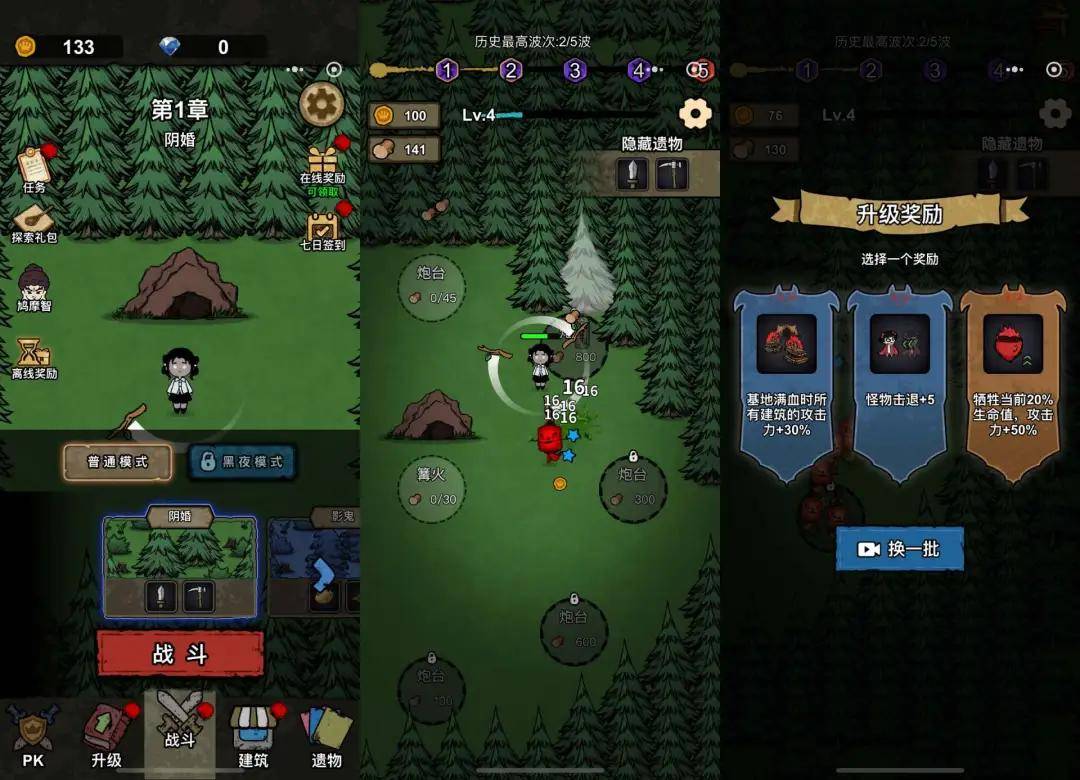Viewport: 1080px width, 780px height.
Task: Select the 鸠摩智 character portrait
Action: click(x=34, y=289)
